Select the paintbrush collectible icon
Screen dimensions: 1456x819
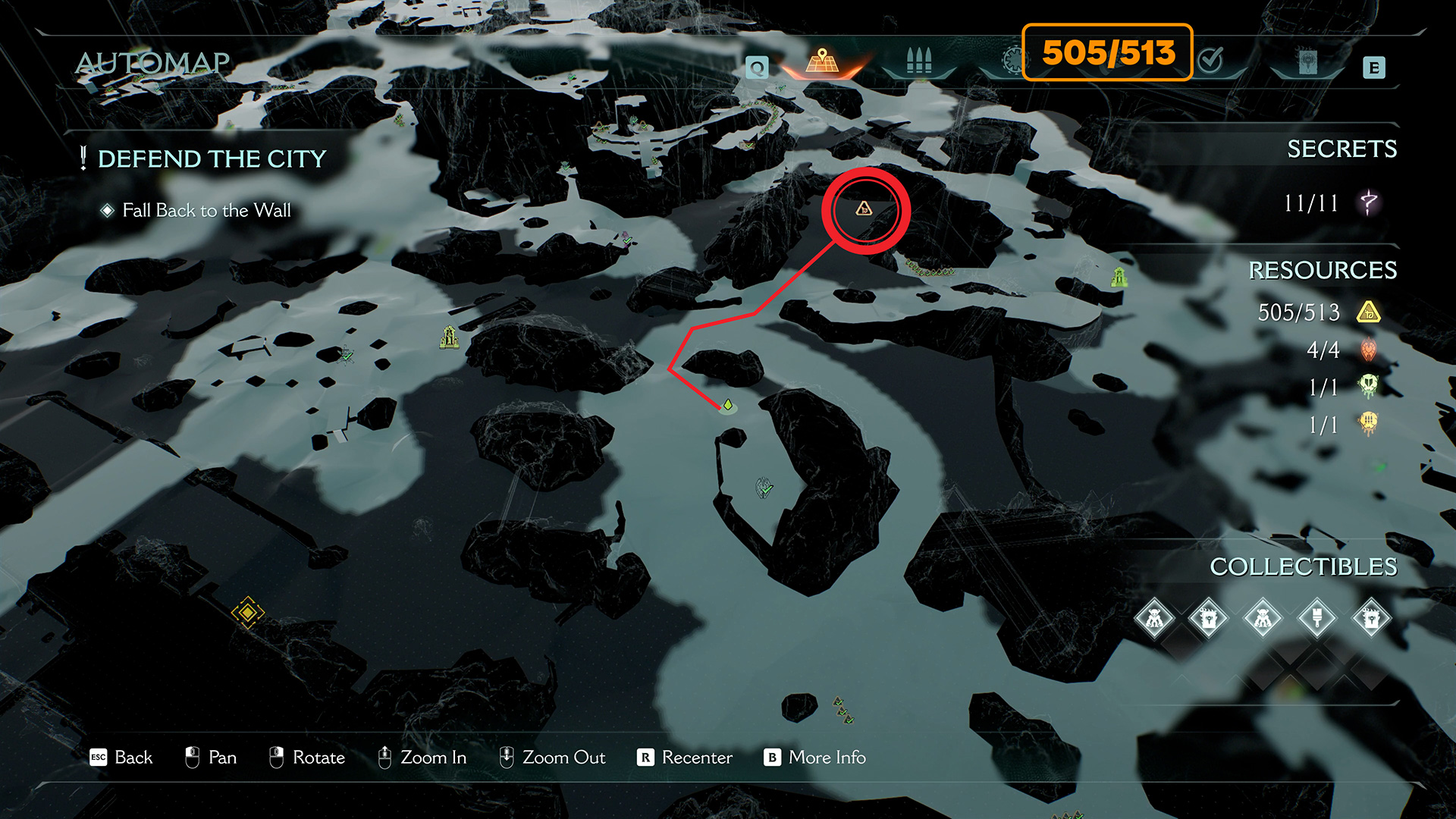pos(1316,618)
